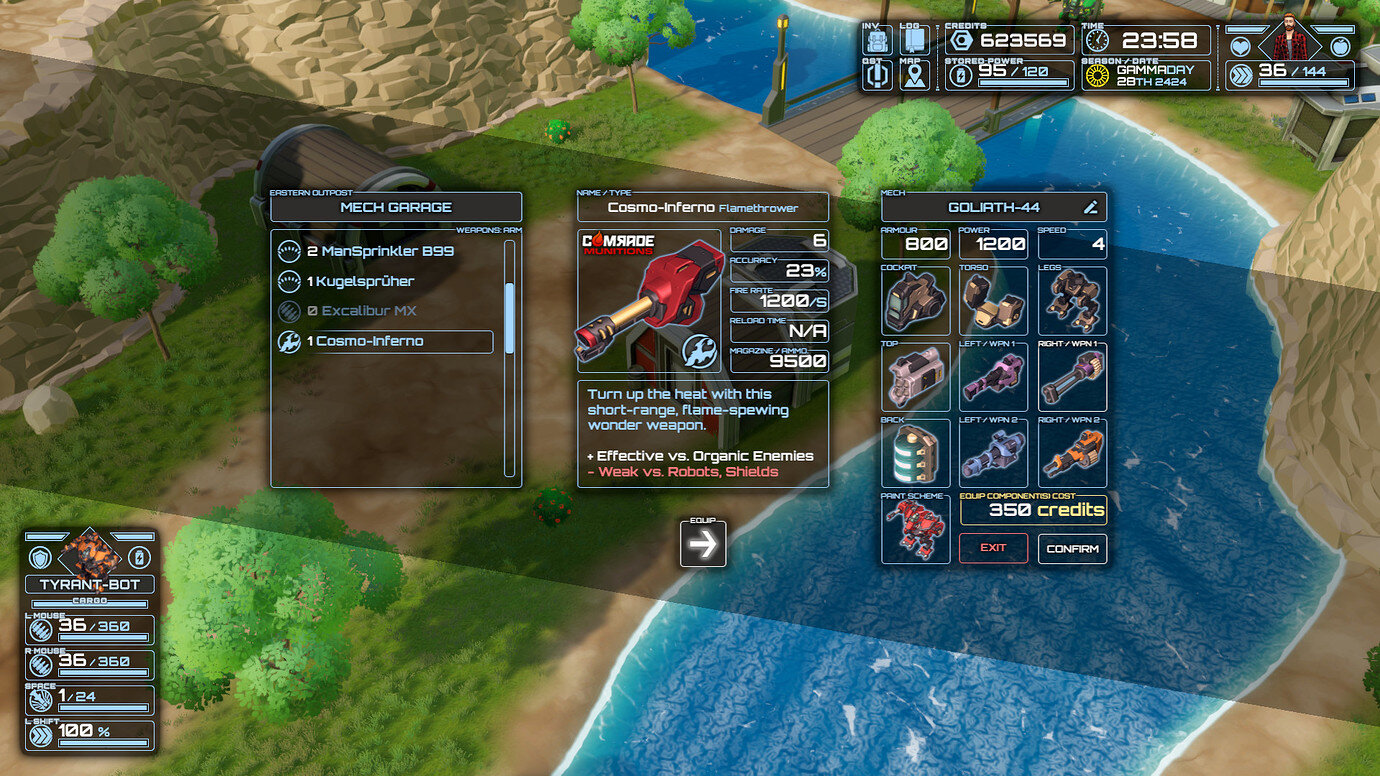The image size is (1380, 776).
Task: Show the quest (QST) tracker
Action: (877, 75)
